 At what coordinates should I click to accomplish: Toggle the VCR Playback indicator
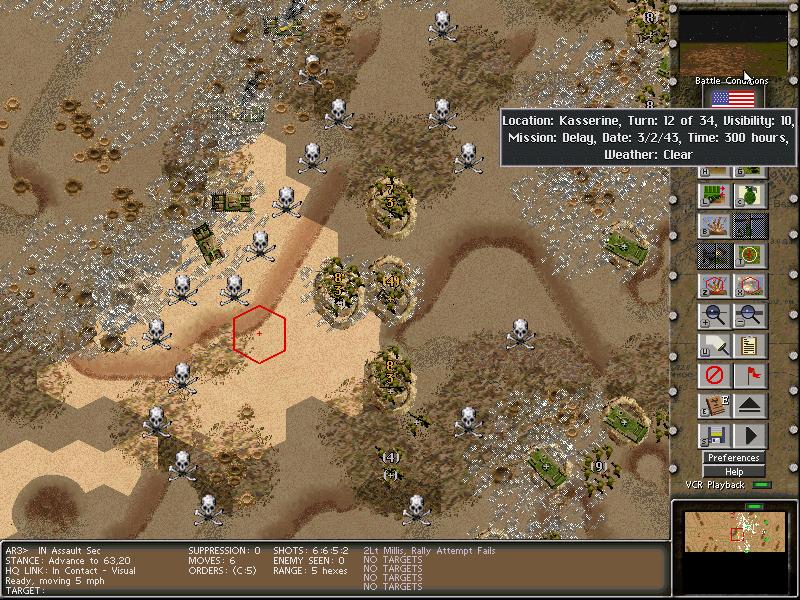pyautogui.click(x=763, y=485)
